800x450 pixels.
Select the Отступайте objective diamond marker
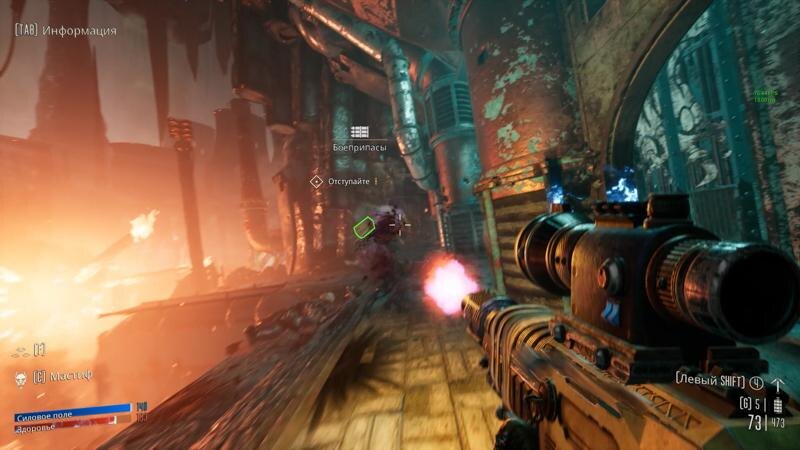pyautogui.click(x=317, y=181)
